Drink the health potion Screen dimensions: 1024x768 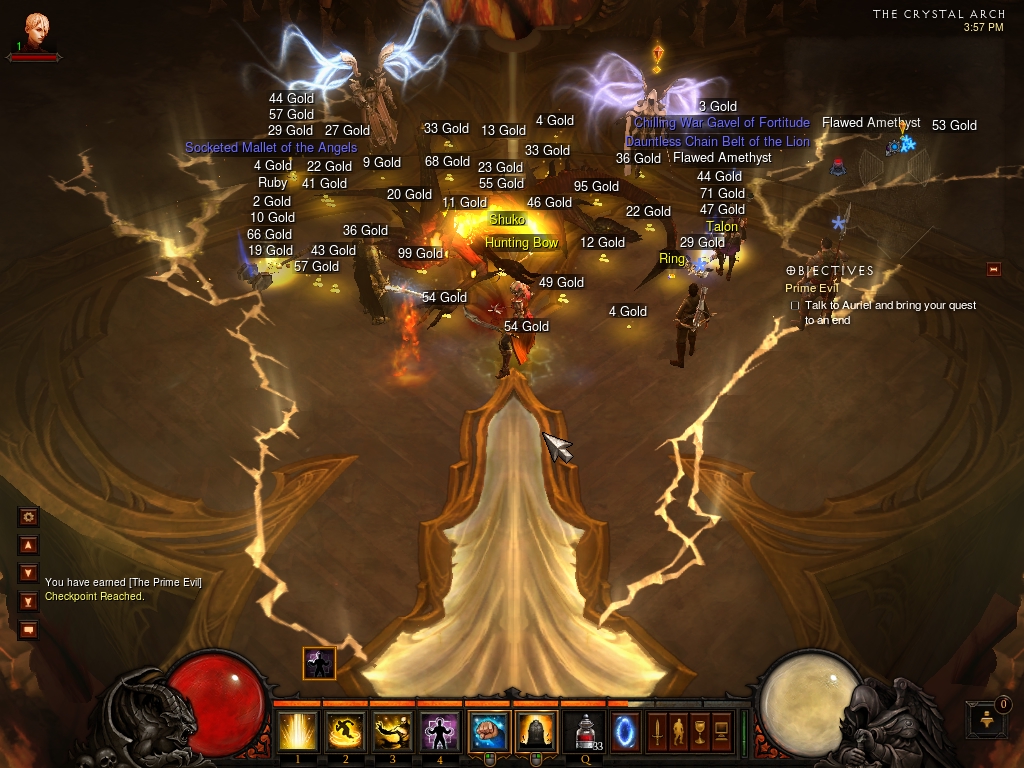pyautogui.click(x=583, y=731)
